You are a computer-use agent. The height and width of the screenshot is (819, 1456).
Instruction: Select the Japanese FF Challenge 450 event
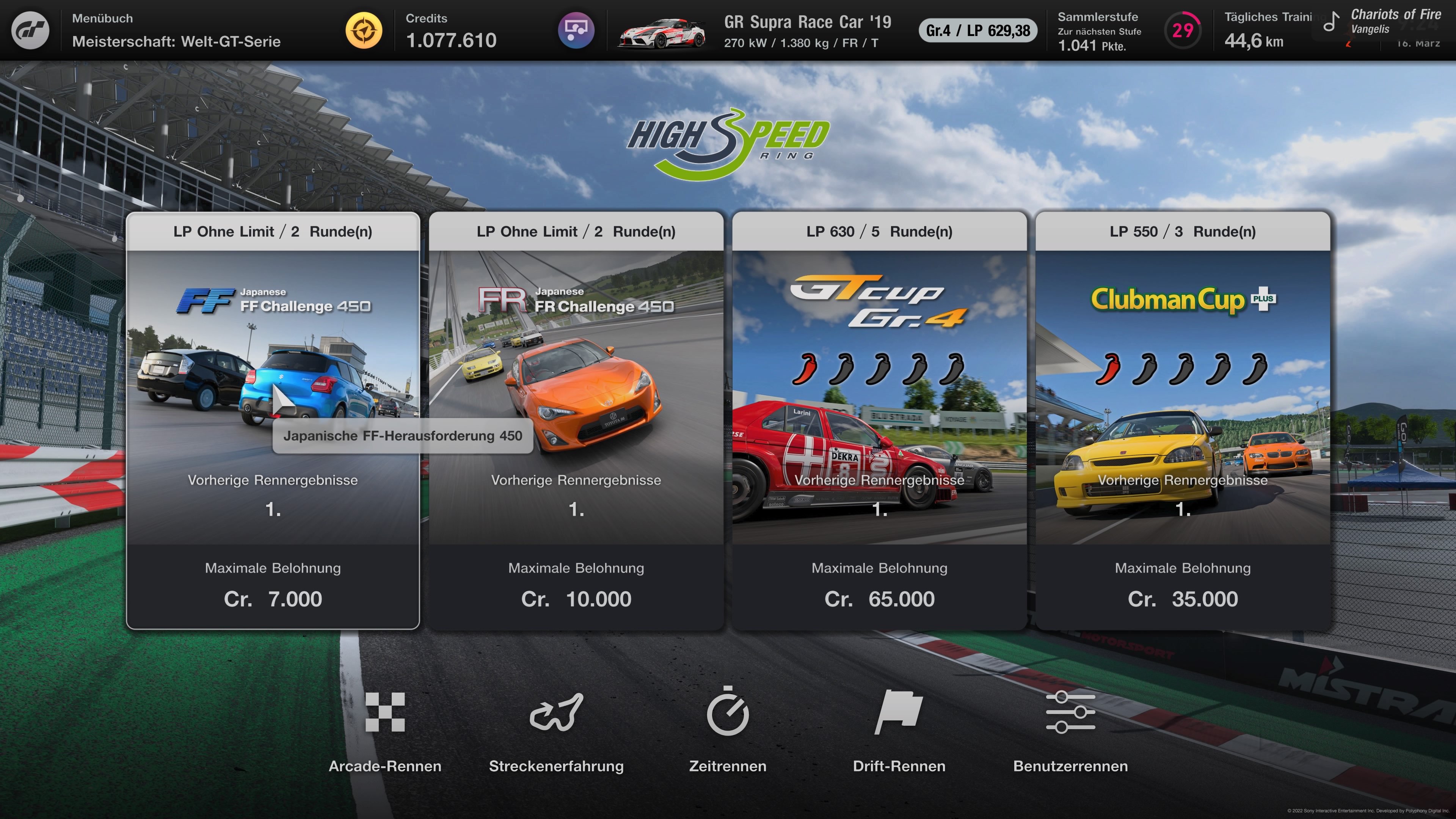coord(273,424)
